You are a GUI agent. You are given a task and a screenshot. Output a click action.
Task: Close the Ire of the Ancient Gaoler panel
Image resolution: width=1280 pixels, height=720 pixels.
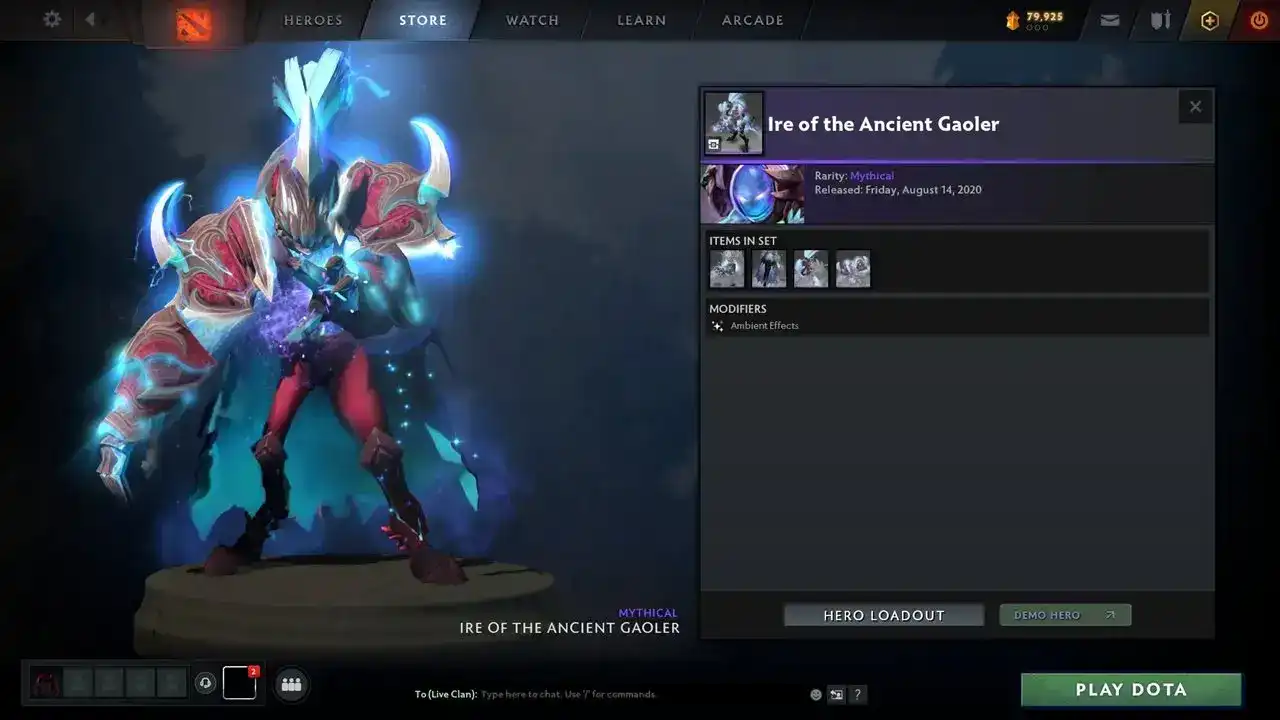[1195, 107]
